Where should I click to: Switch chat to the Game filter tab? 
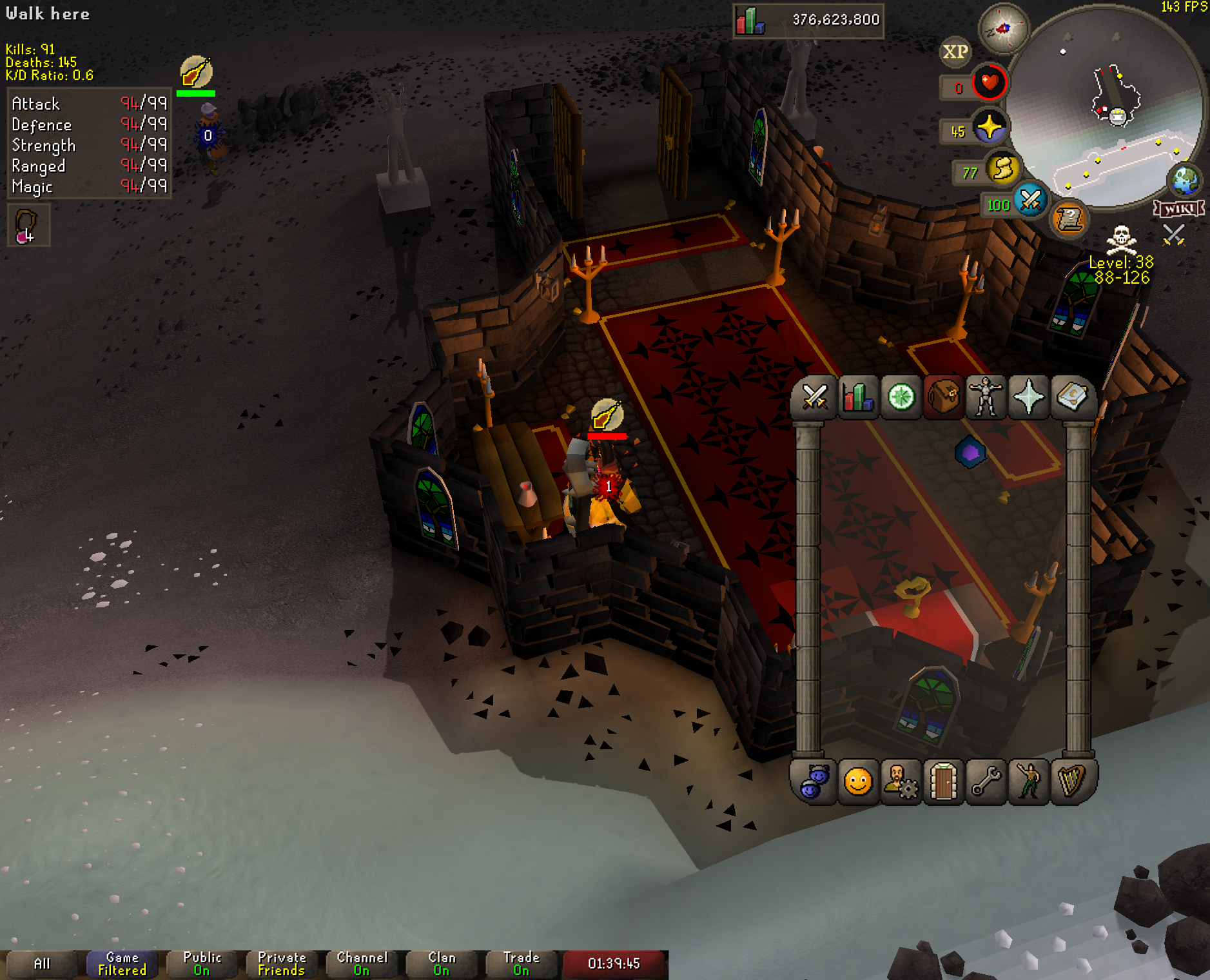point(122,964)
